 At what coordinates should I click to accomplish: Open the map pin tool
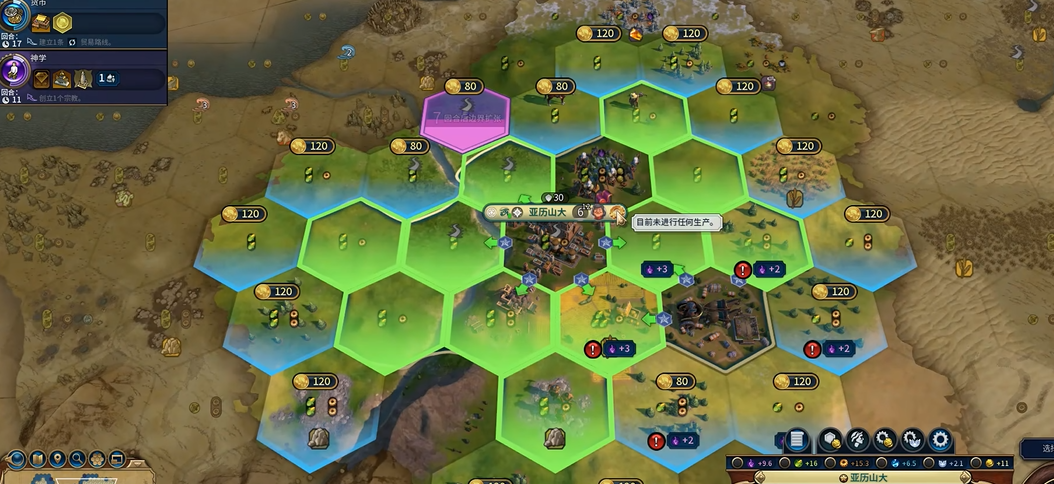[x=57, y=459]
